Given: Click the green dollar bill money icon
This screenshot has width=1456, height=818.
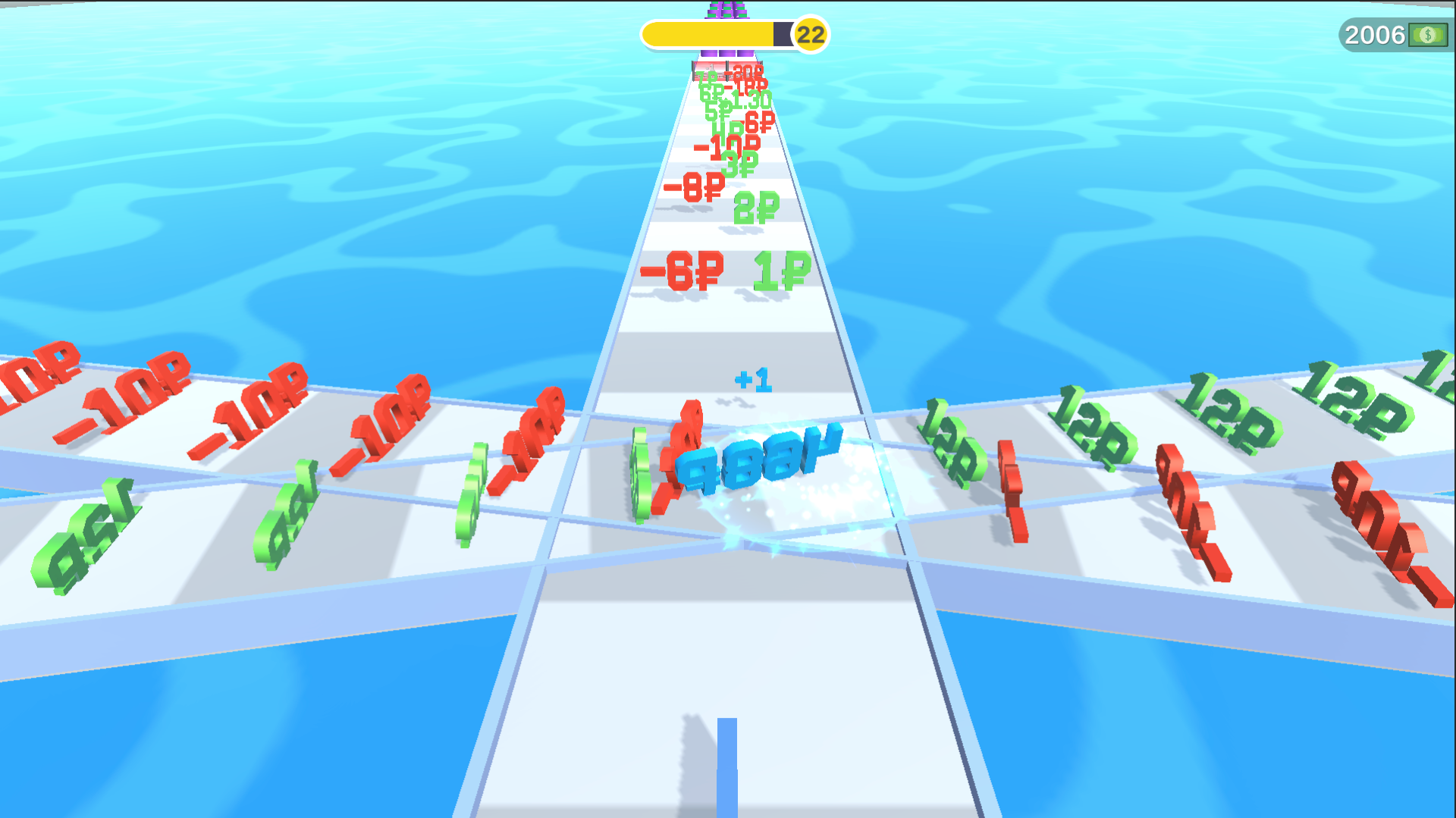Looking at the screenshot, I should [x=1426, y=34].
